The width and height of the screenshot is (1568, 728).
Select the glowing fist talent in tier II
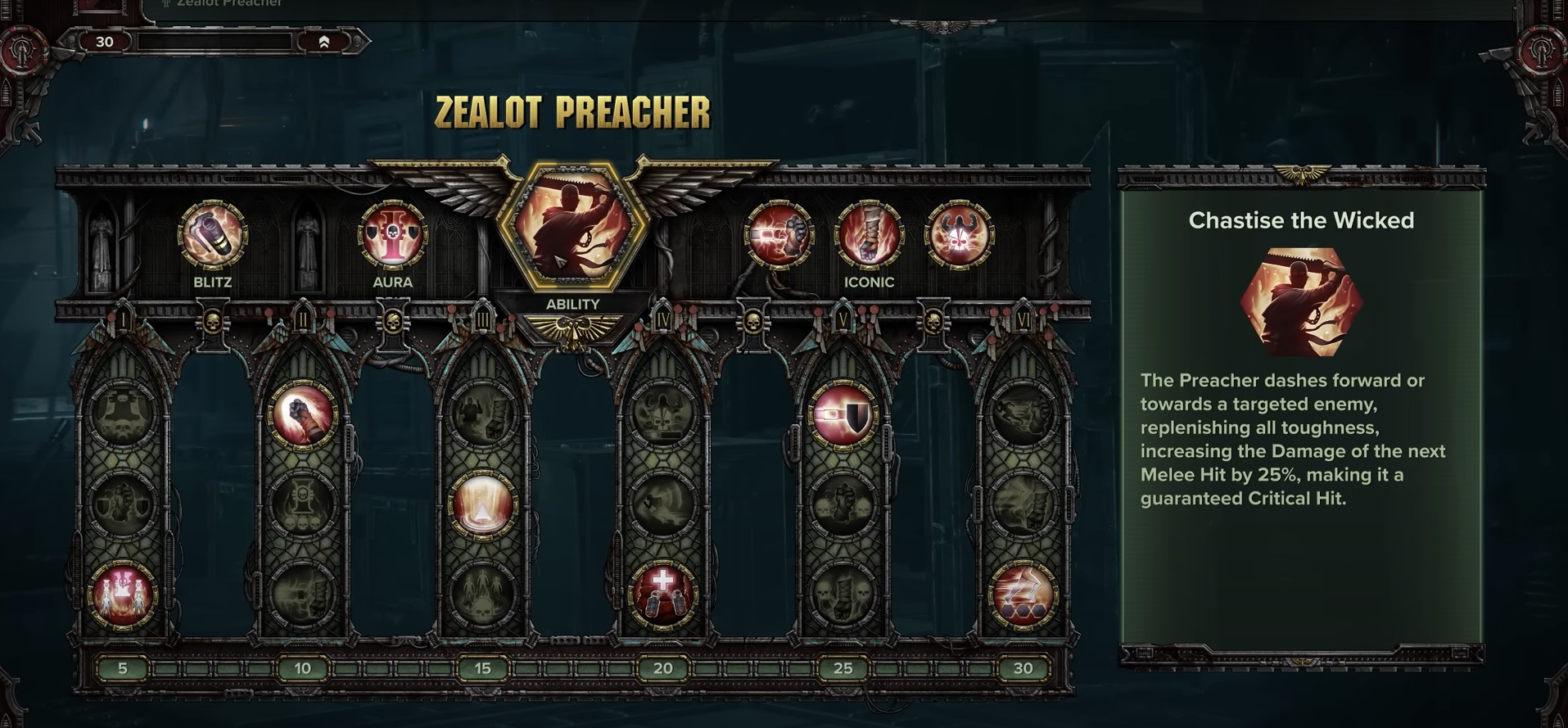point(302,415)
